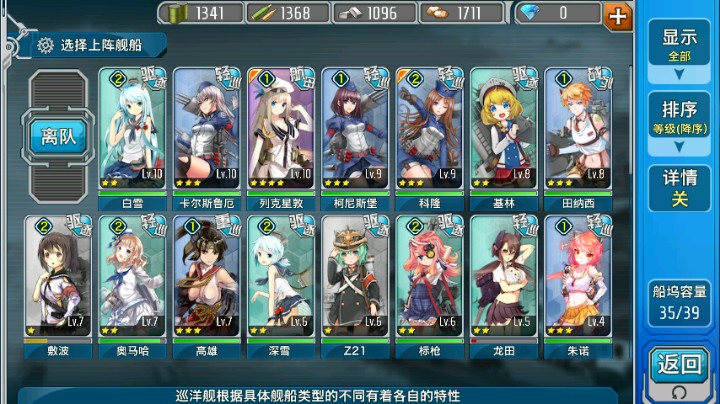Viewport: 720px width, 404px height.
Task: Pick the 田纳西 ship card
Action: click(577, 132)
